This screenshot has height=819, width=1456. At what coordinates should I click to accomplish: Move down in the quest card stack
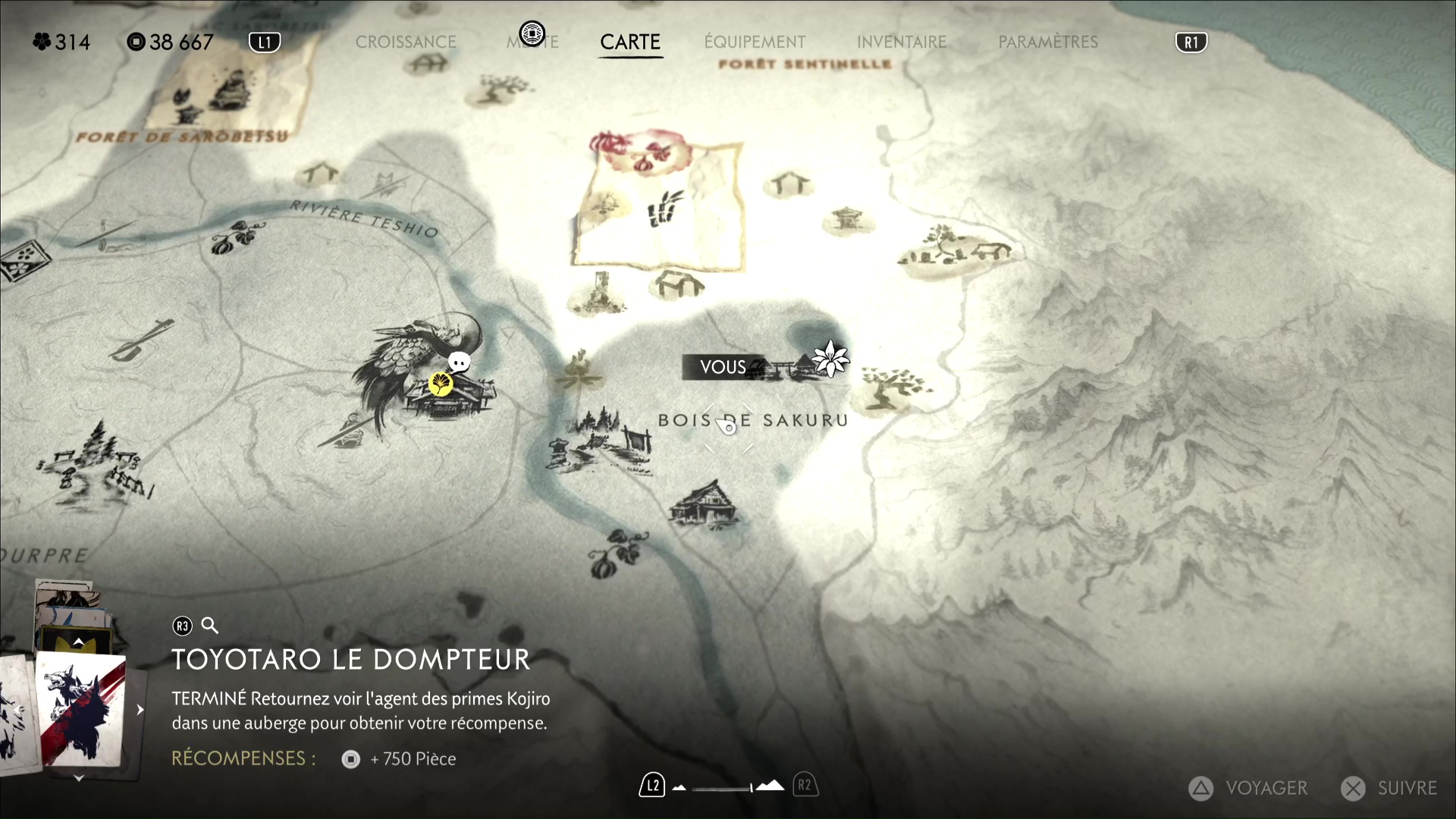tap(79, 778)
